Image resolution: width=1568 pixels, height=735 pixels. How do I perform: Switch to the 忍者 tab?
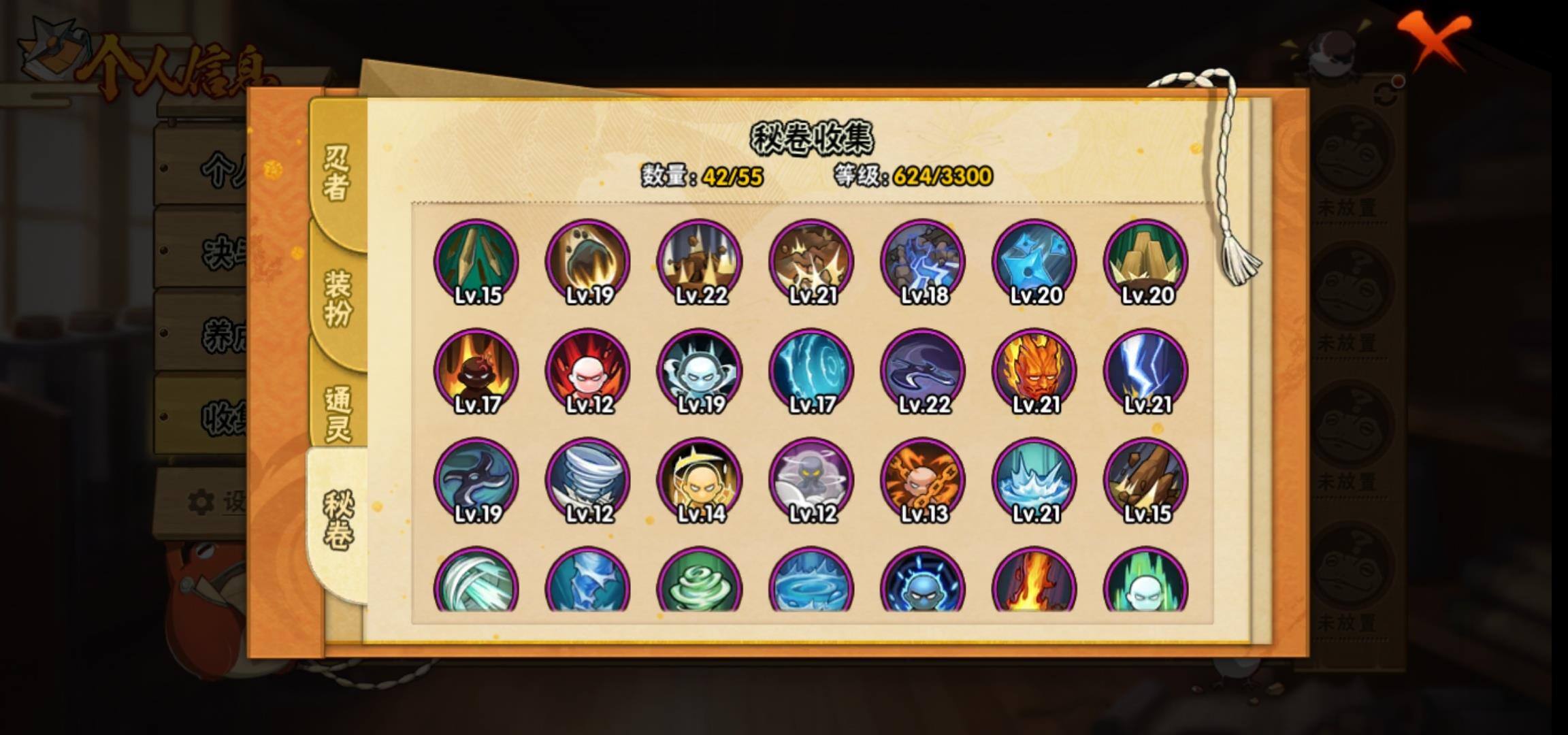click(337, 174)
